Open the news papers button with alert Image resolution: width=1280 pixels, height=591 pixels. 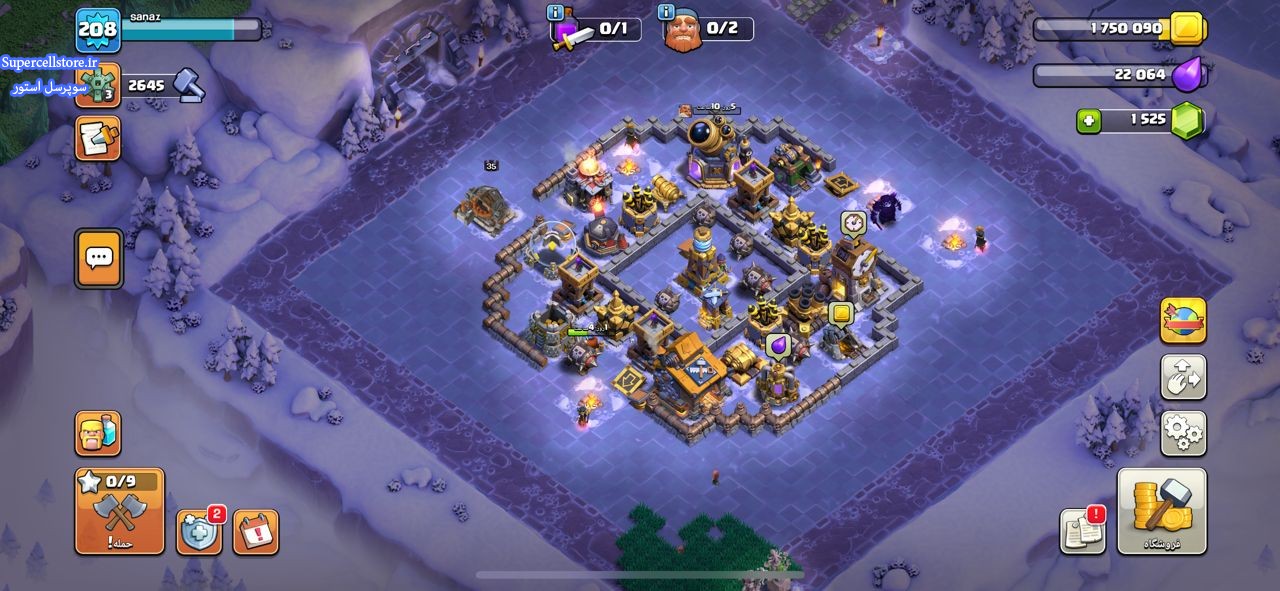click(1082, 531)
